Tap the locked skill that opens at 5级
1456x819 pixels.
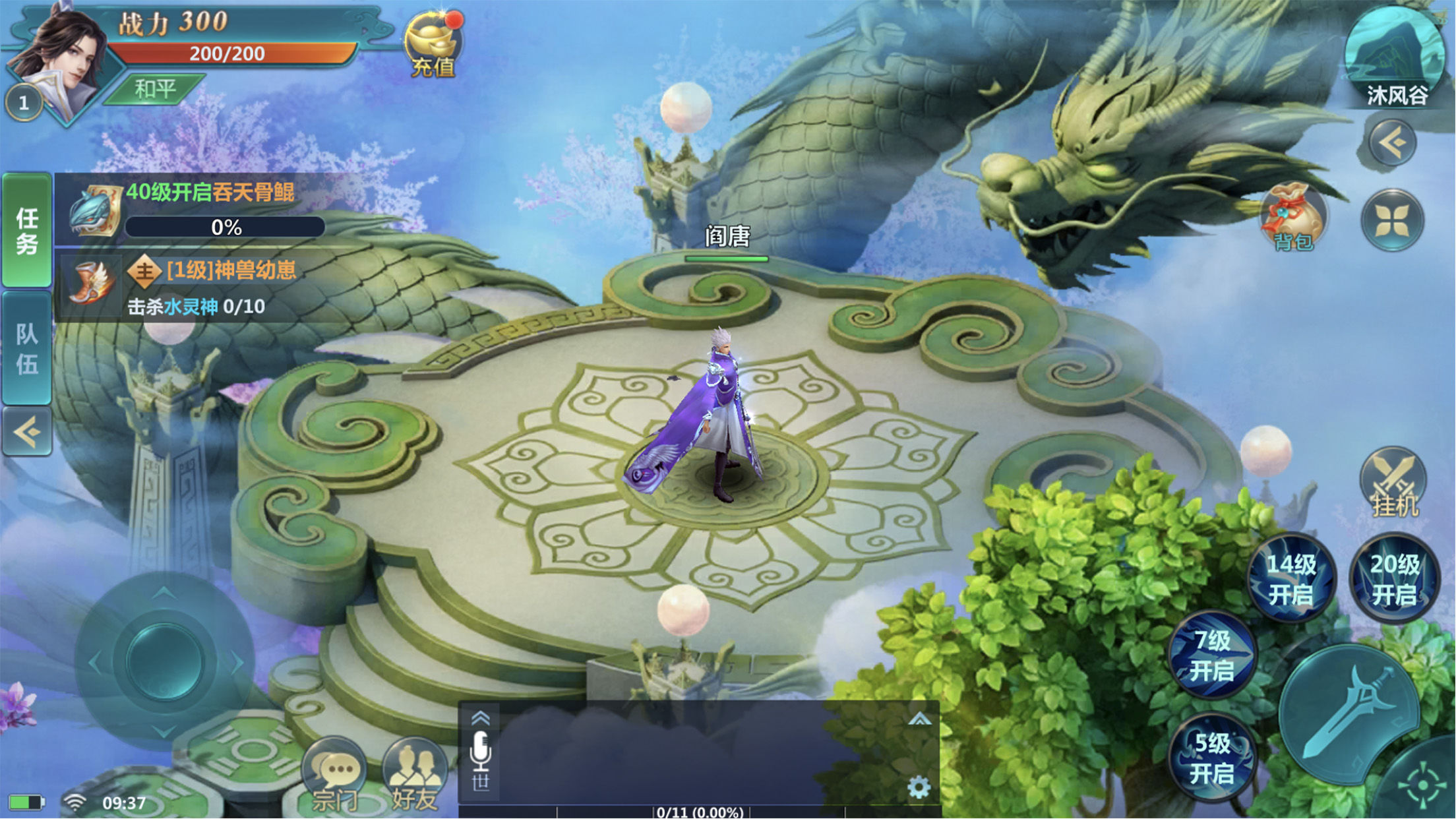[x=1212, y=758]
